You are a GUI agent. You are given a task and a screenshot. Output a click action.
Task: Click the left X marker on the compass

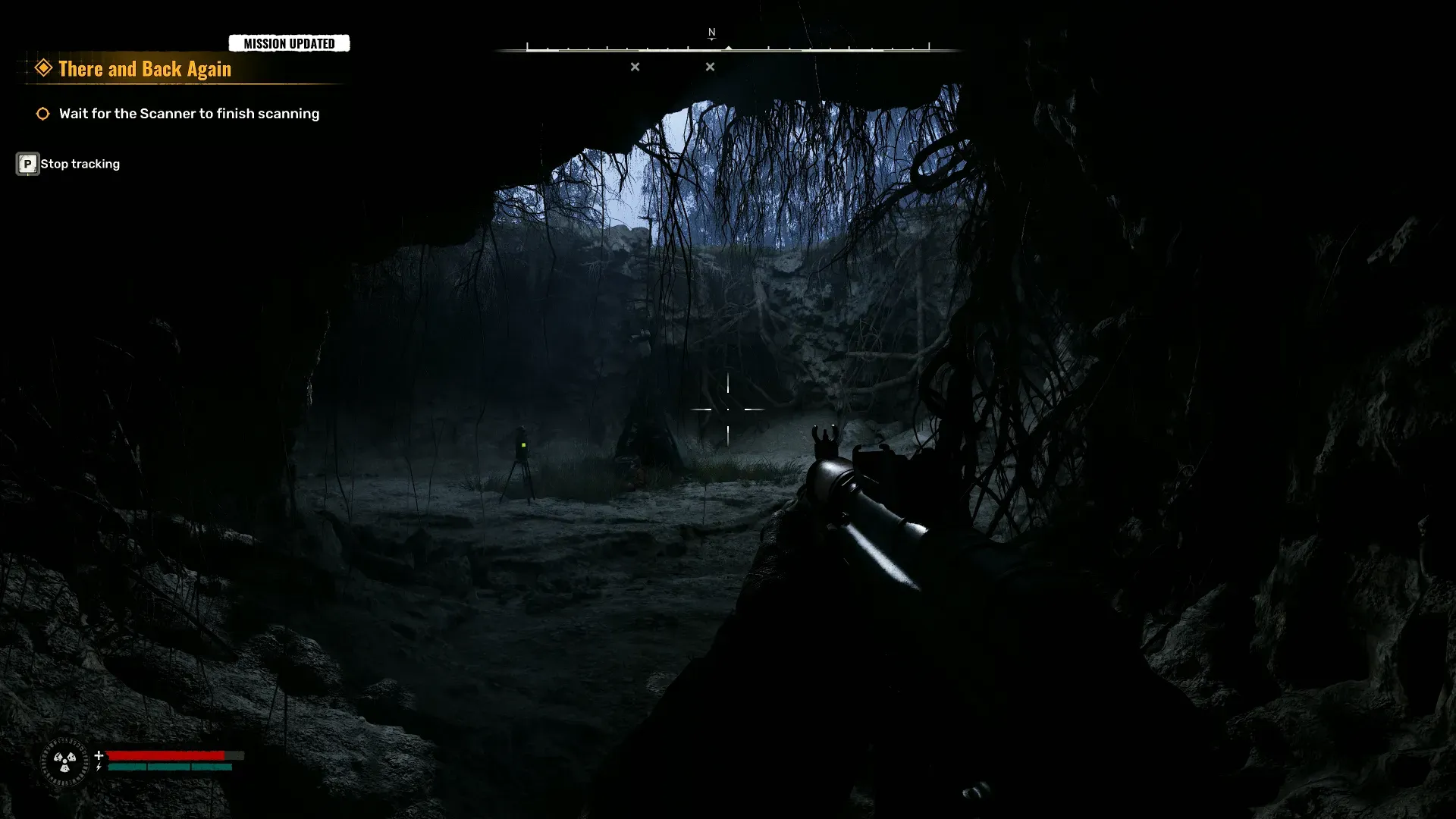pos(635,67)
